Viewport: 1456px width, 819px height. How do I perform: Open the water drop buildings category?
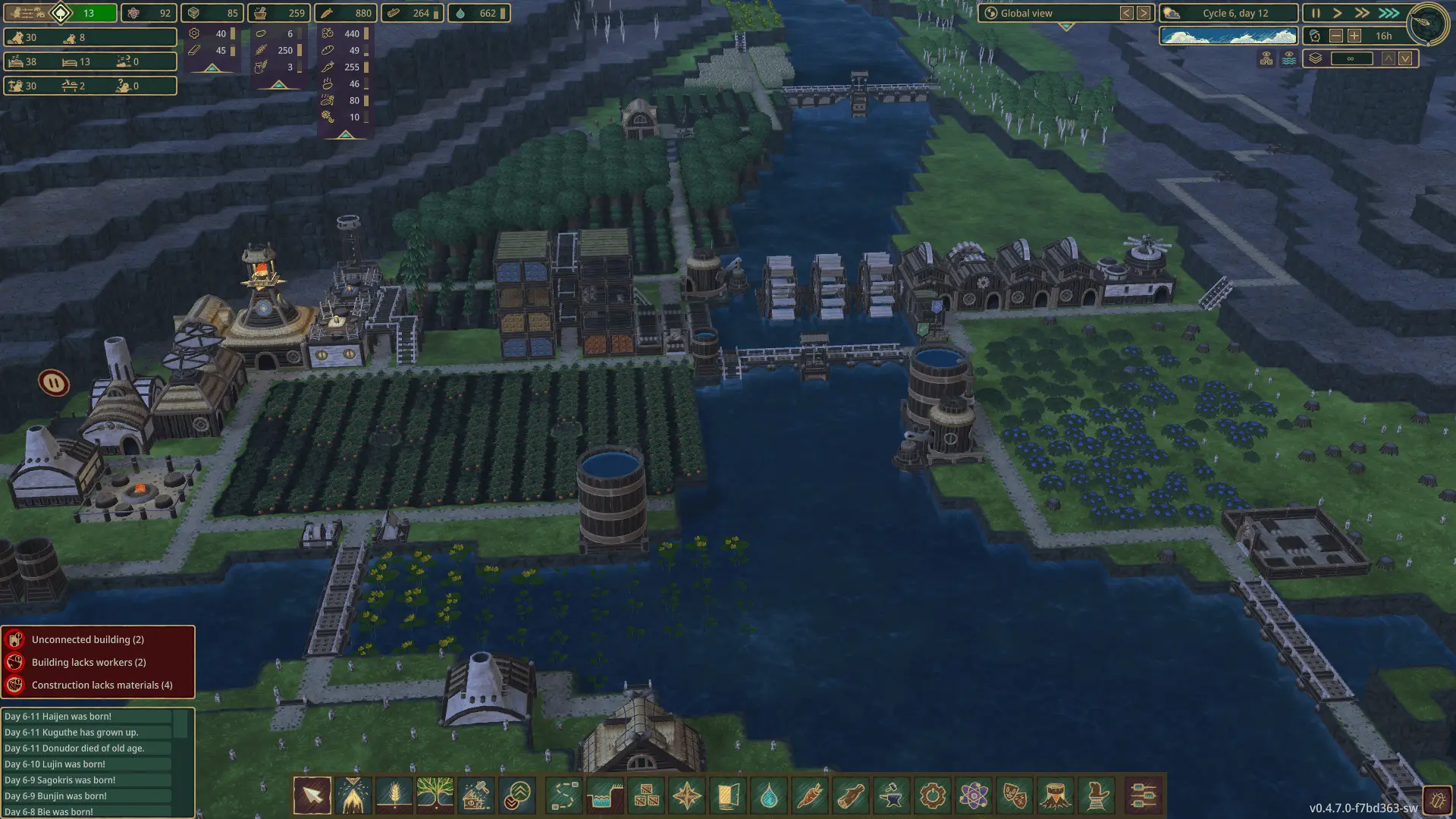click(769, 795)
